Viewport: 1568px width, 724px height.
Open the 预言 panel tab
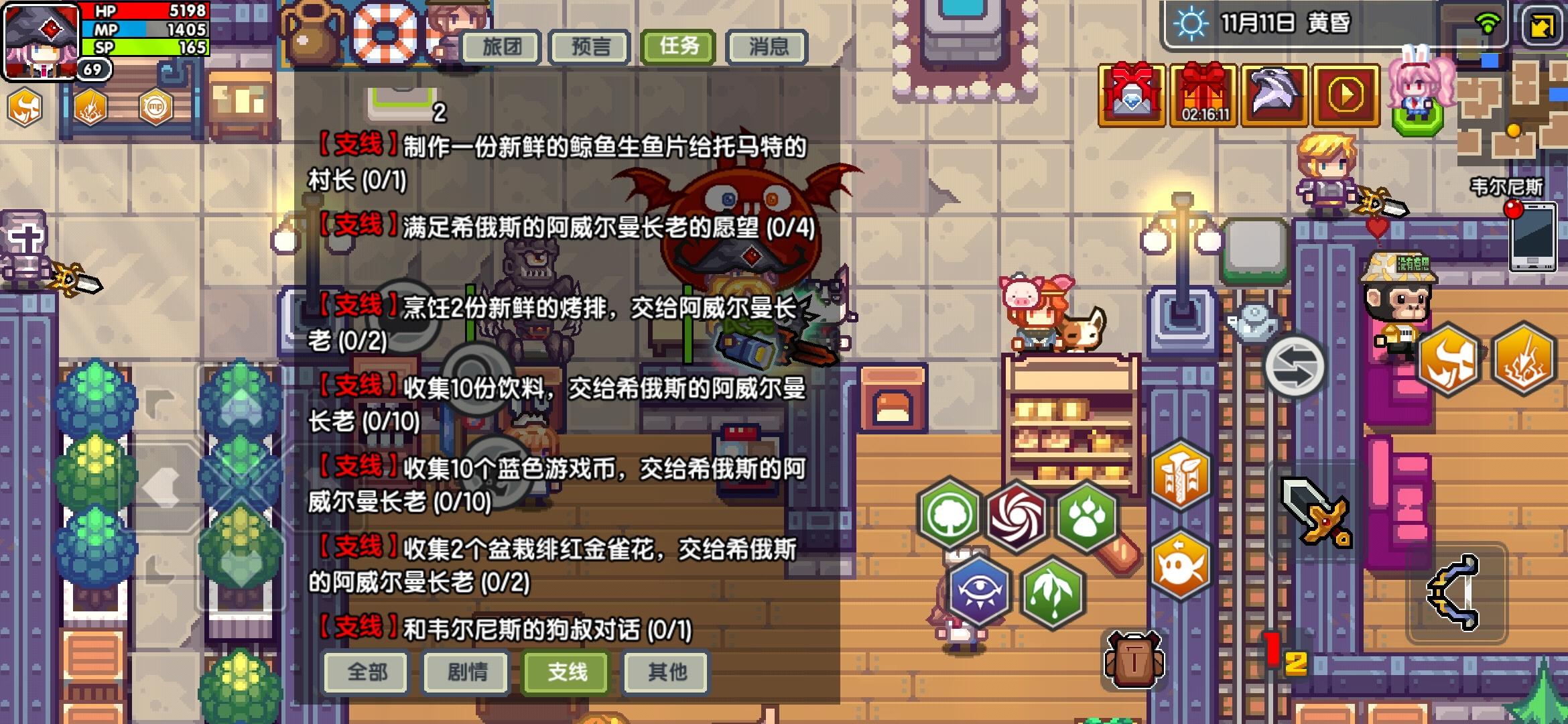pos(590,46)
